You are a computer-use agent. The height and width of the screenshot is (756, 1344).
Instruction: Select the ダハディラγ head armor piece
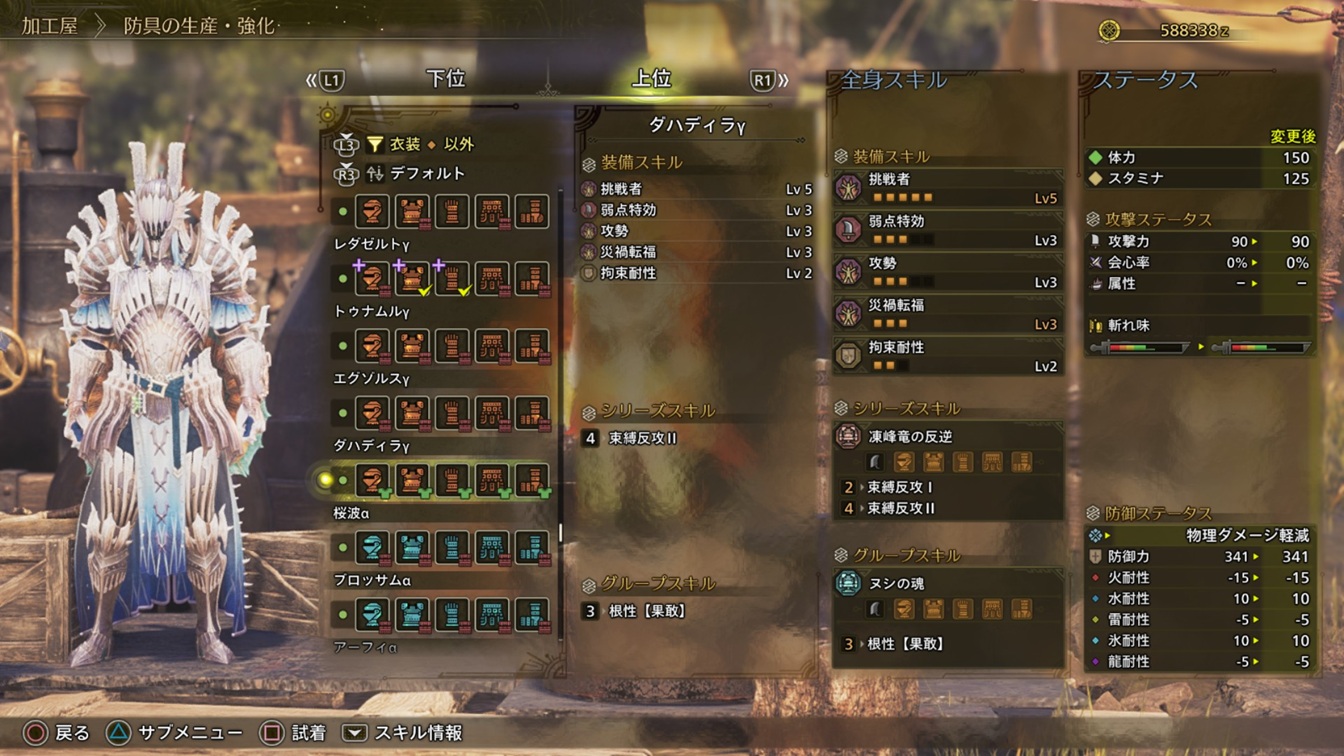(373, 480)
